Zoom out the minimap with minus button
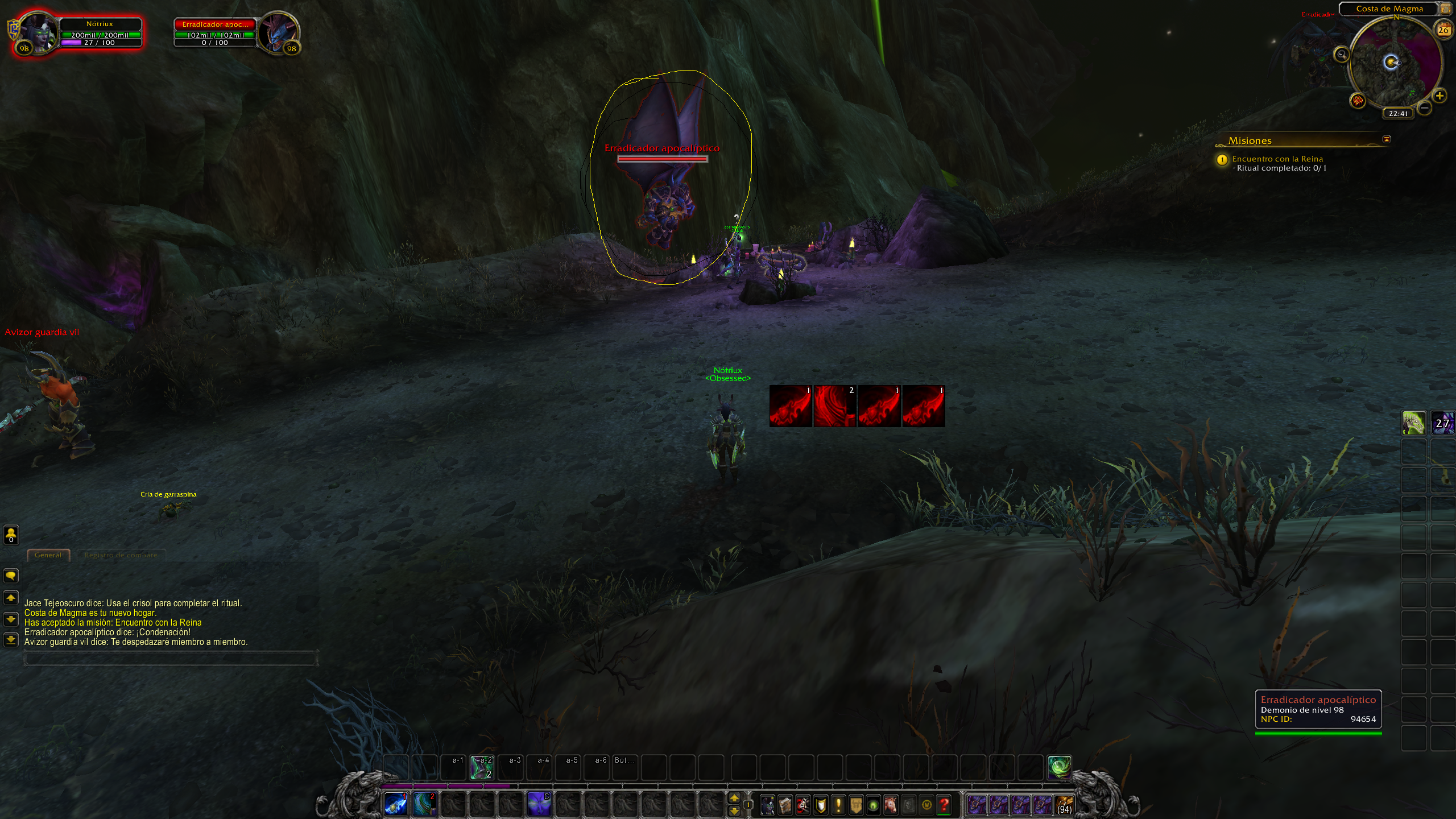 (1424, 107)
